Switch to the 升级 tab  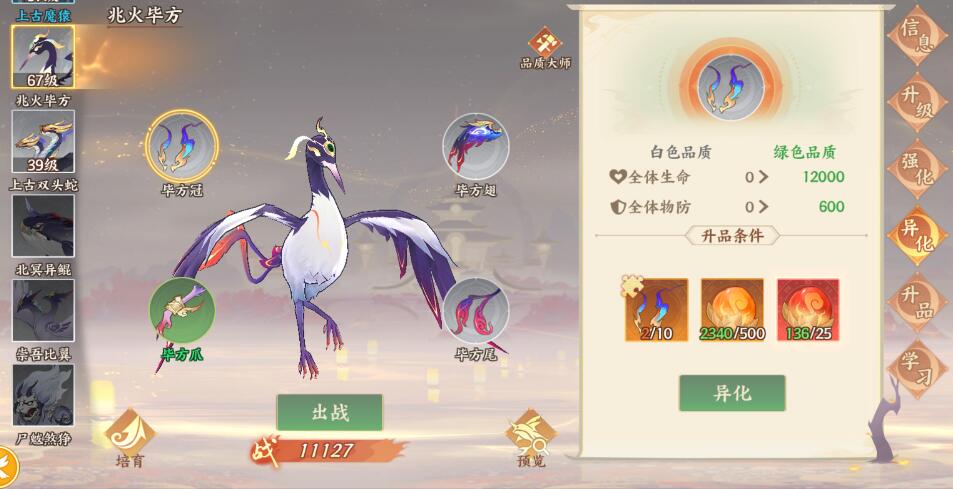pyautogui.click(x=915, y=102)
